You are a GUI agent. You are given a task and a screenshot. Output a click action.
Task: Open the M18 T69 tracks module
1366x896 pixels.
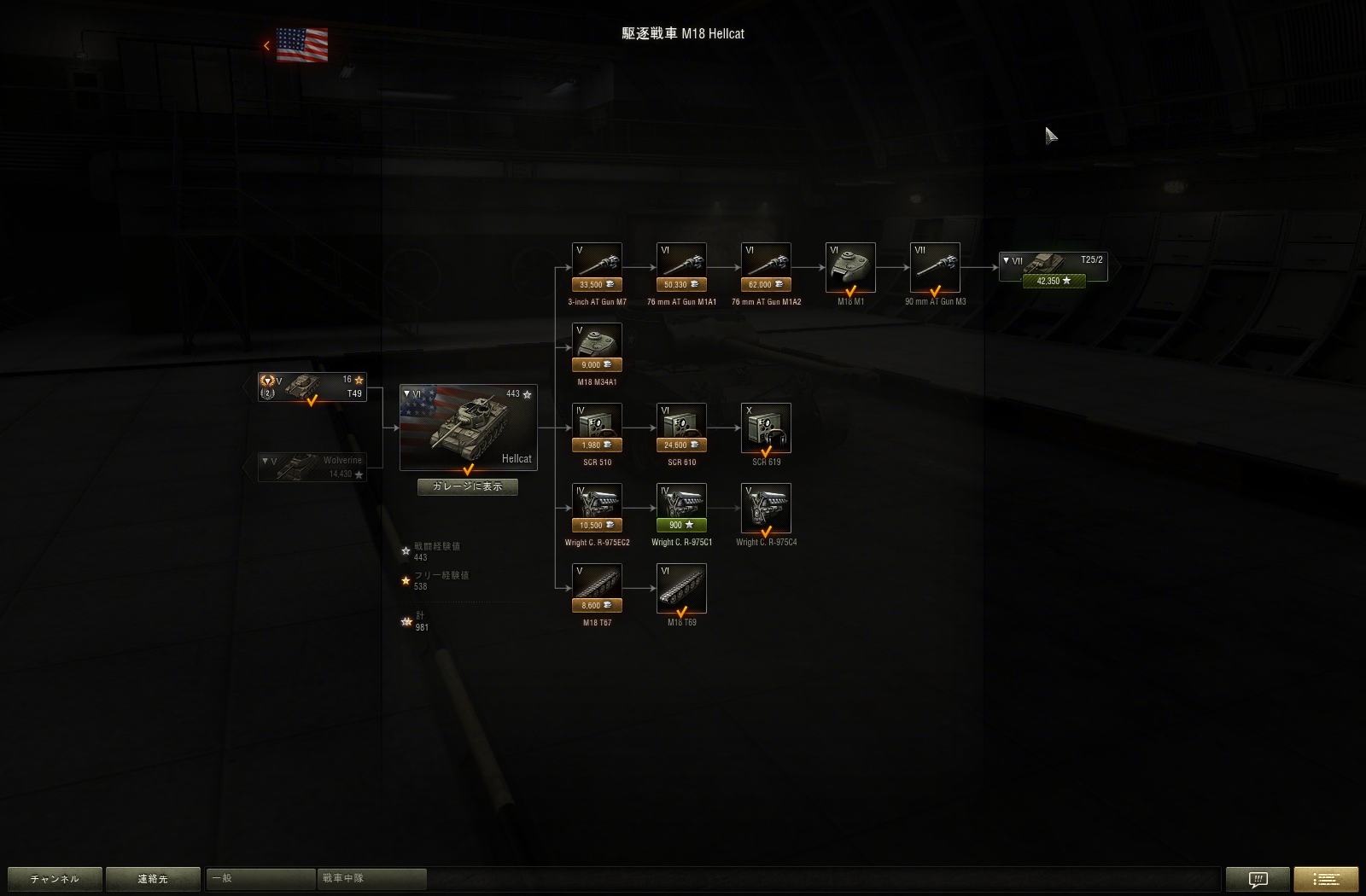[680, 586]
